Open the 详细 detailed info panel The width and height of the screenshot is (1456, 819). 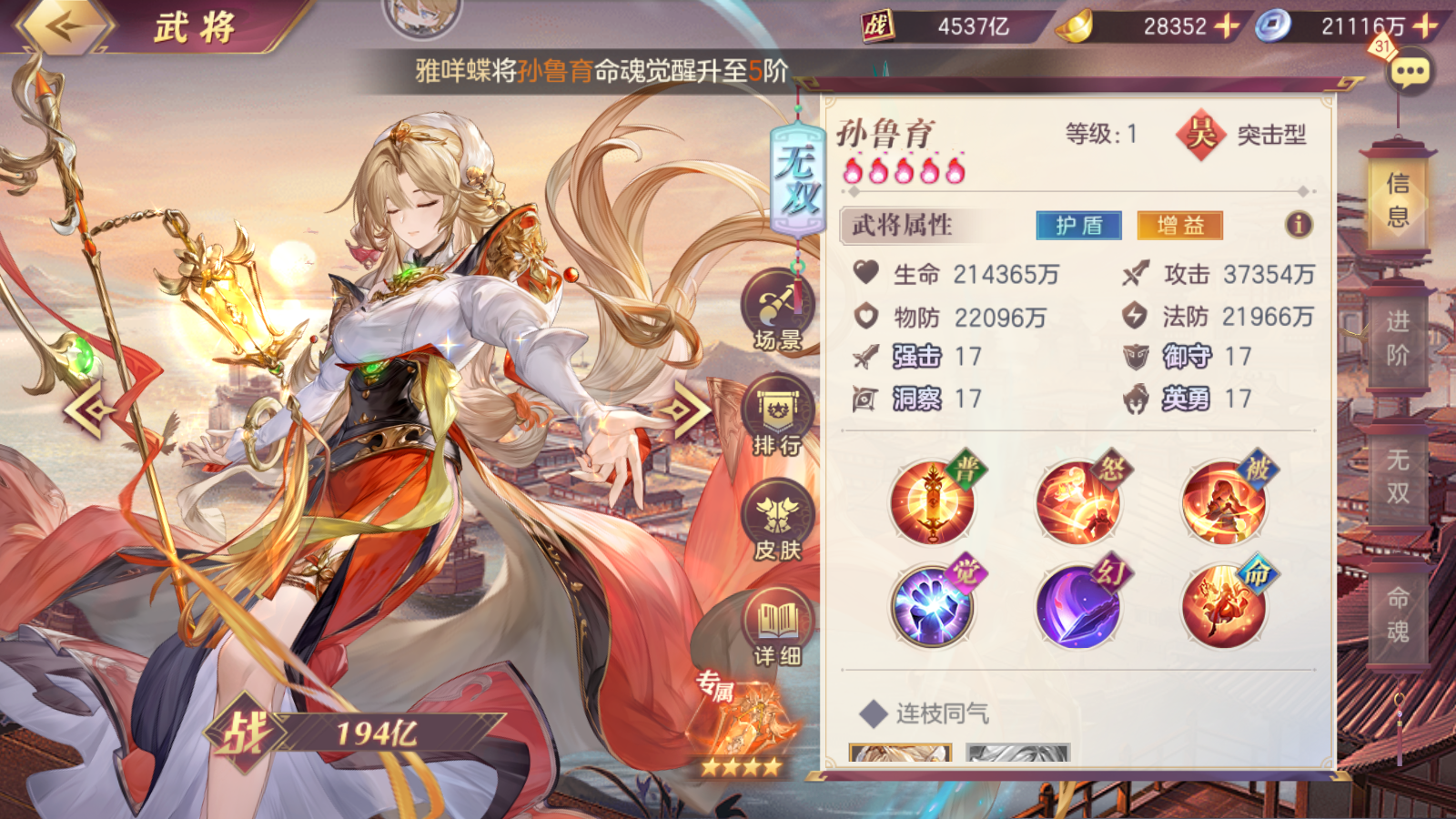coord(775,623)
